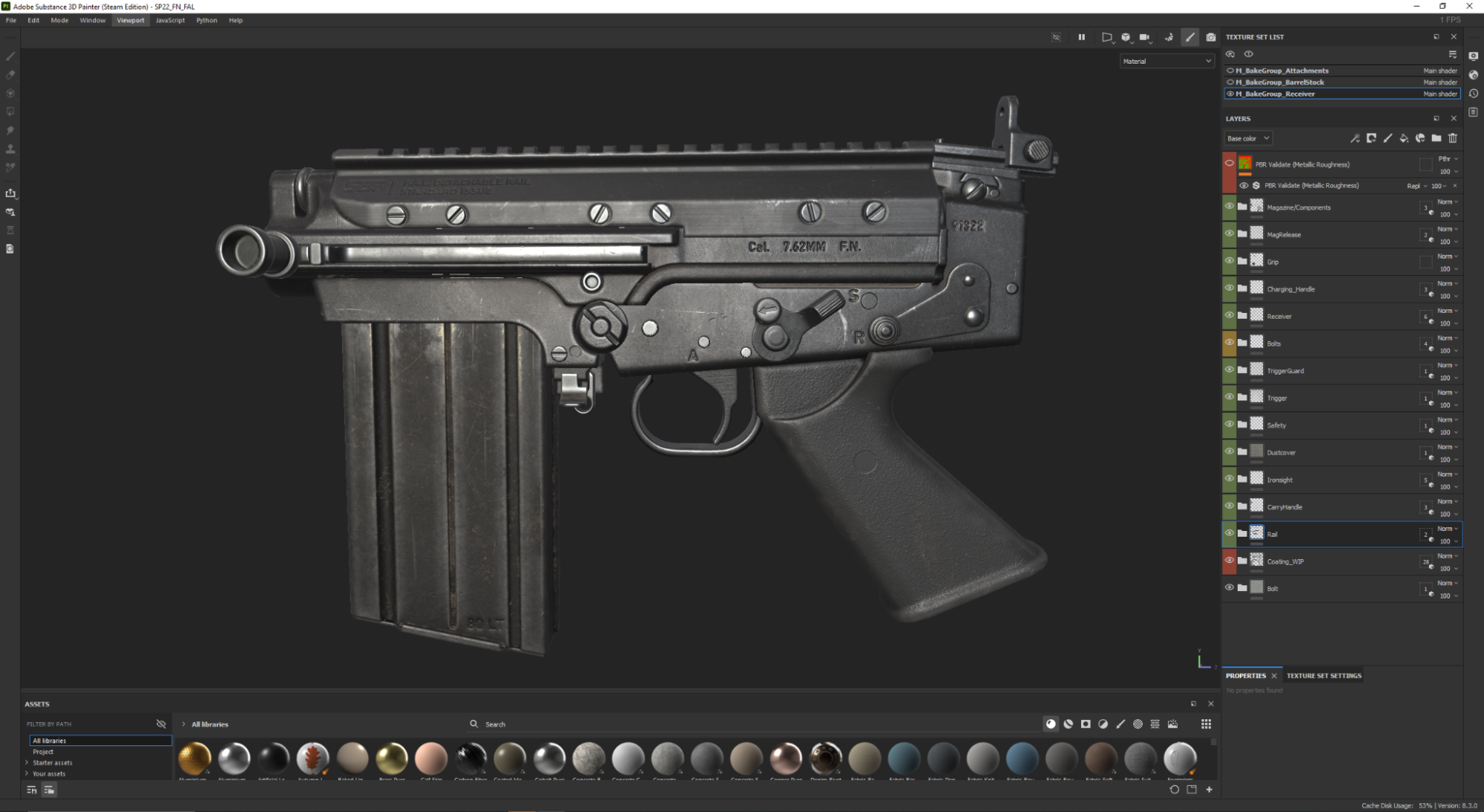Image resolution: width=1484 pixels, height=812 pixels.
Task: Select the Paint tool in the left toolbar
Action: (10, 56)
